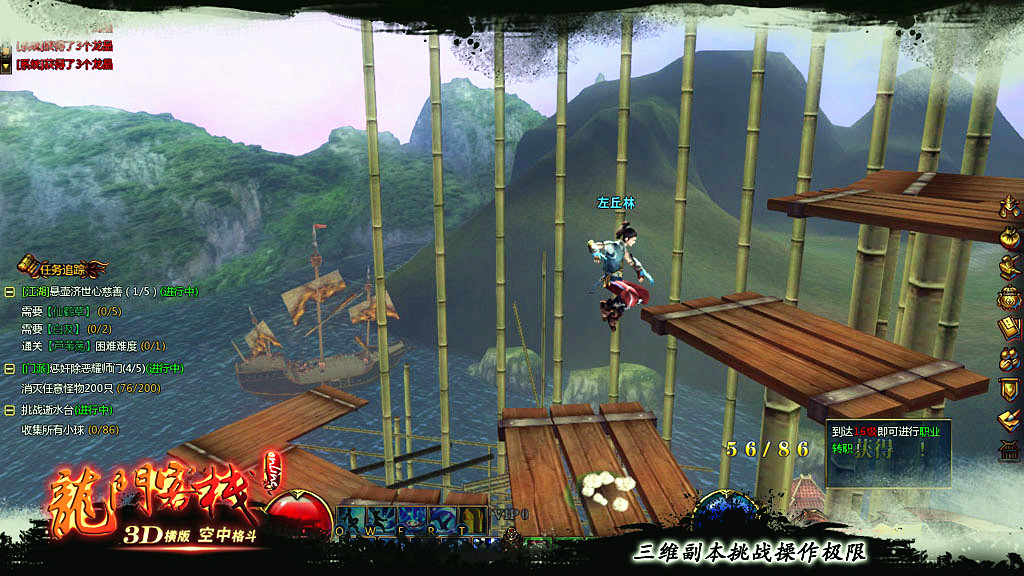The width and height of the screenshot is (1024, 576).
Task: Open the 任务追踪 quest tracker header
Action: (64, 267)
